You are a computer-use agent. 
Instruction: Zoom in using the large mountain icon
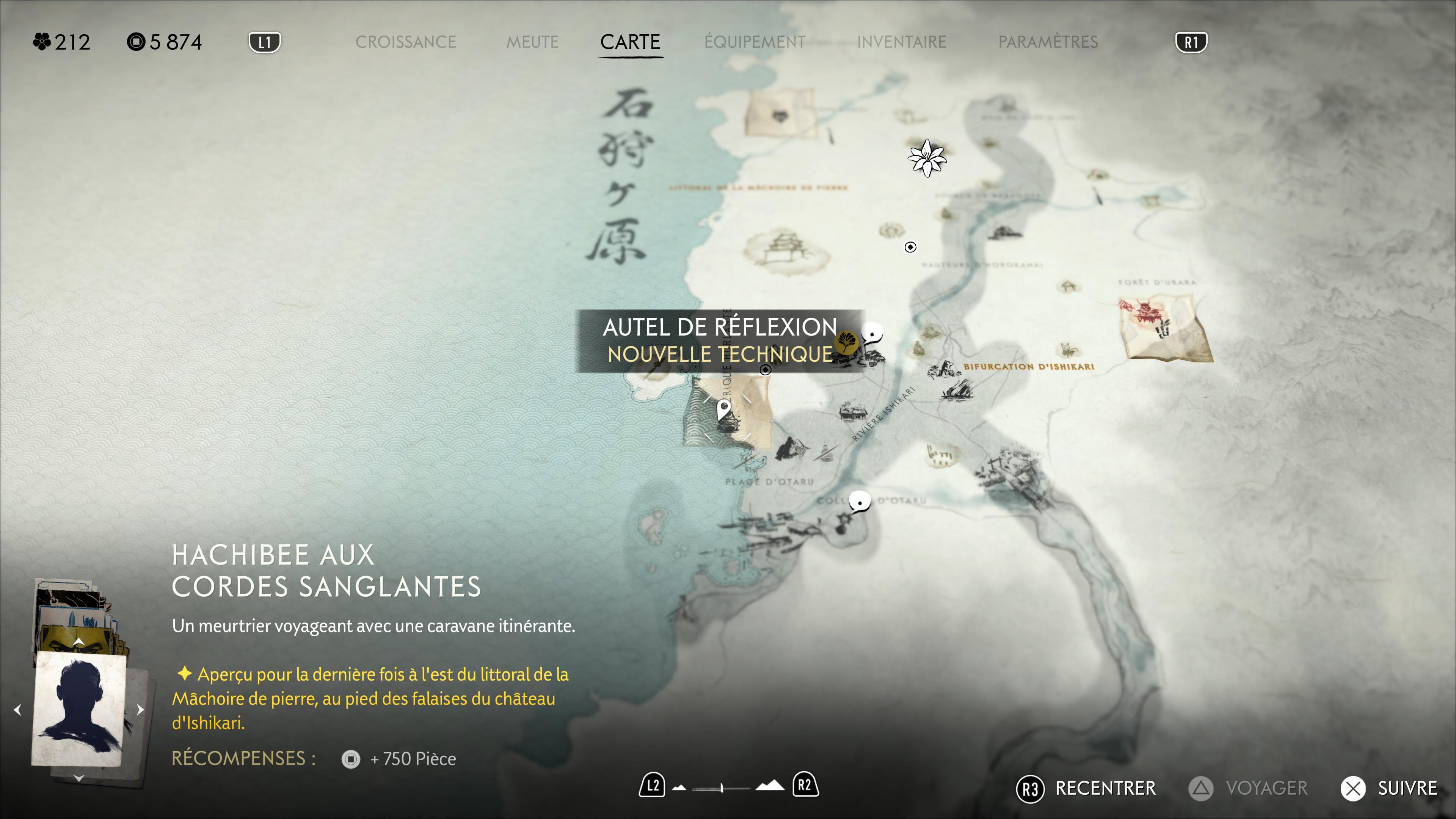point(770,785)
